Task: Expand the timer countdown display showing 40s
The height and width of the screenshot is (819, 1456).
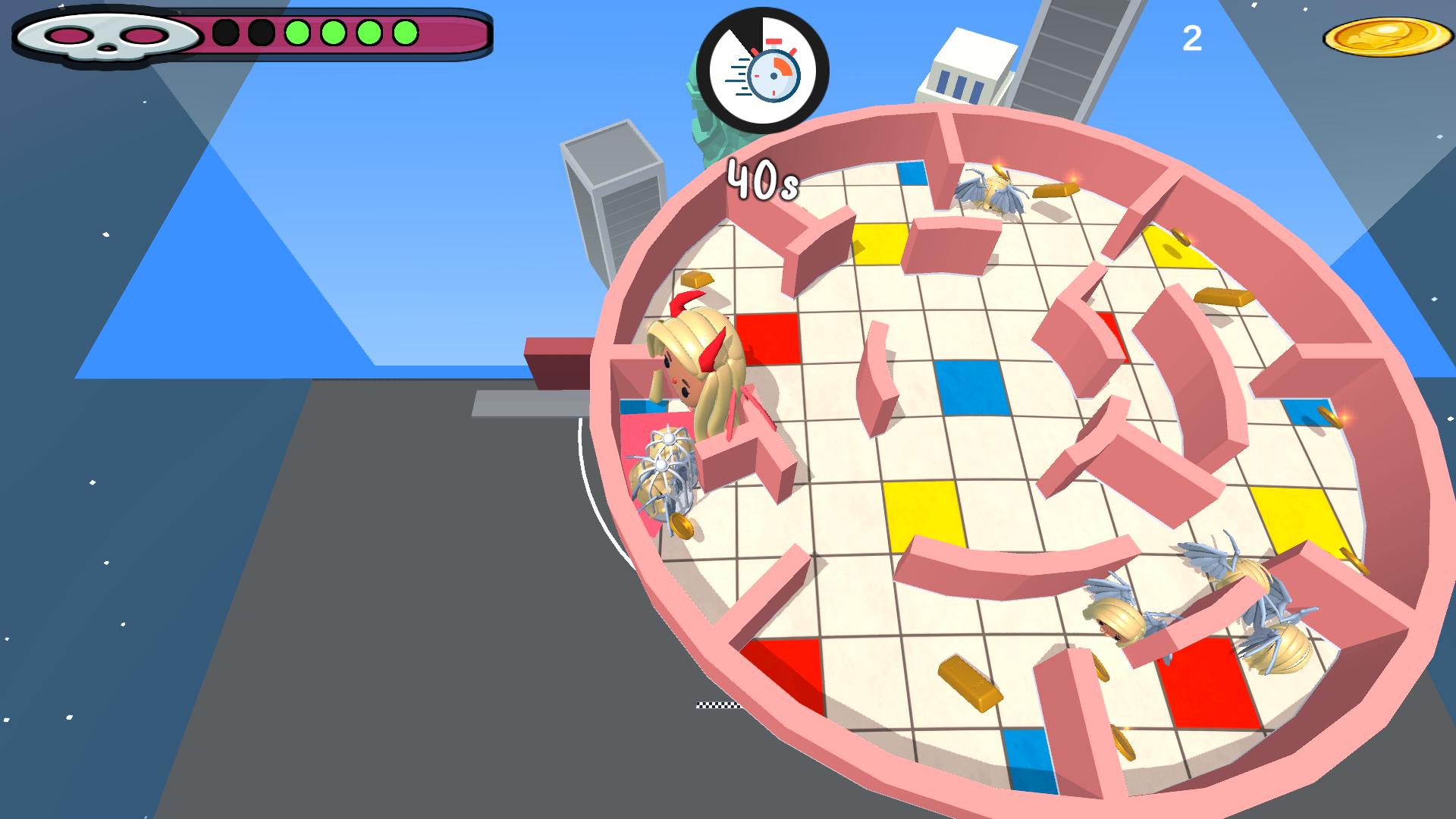Action: coord(762,178)
